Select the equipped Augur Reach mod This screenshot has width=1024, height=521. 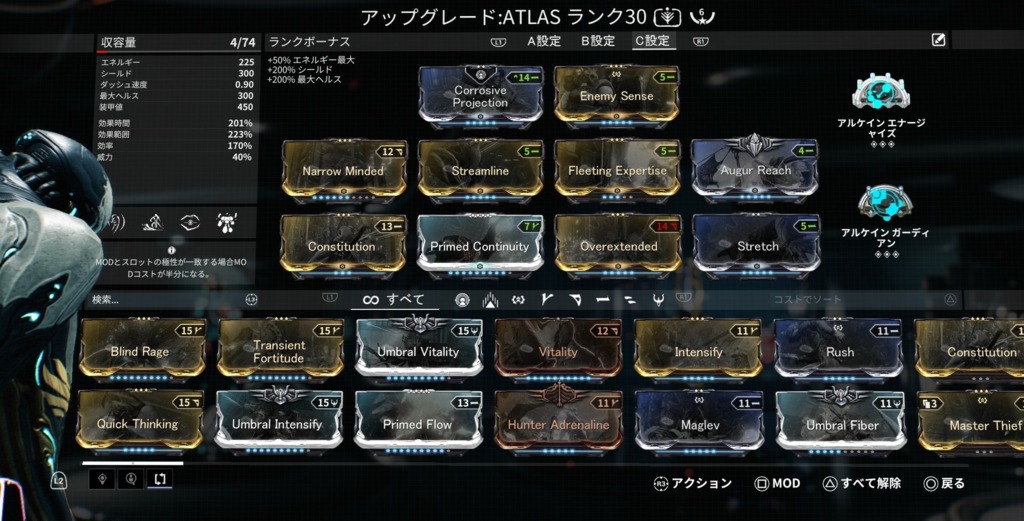(x=755, y=171)
